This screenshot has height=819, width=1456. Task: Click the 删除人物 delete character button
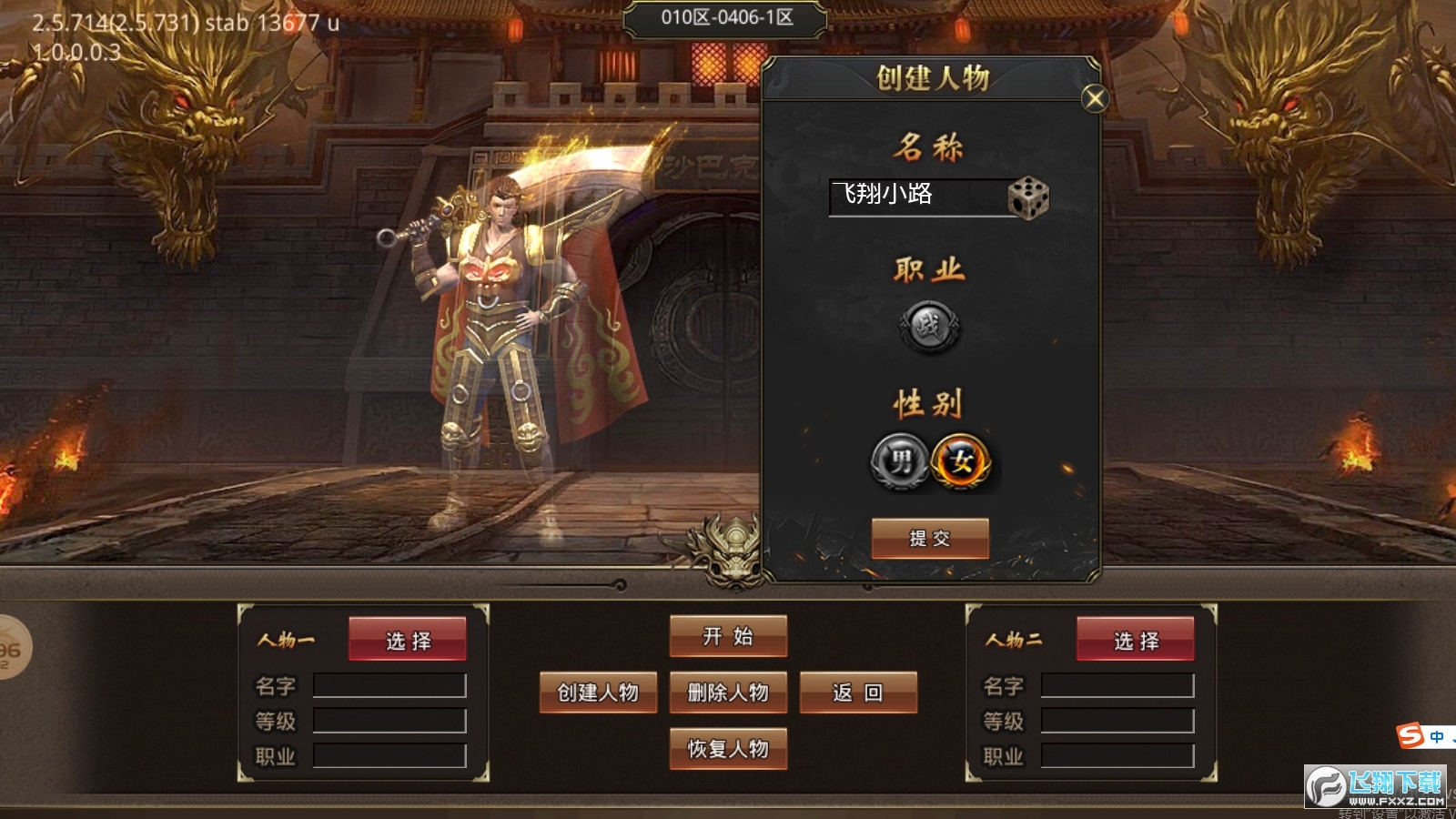728,693
